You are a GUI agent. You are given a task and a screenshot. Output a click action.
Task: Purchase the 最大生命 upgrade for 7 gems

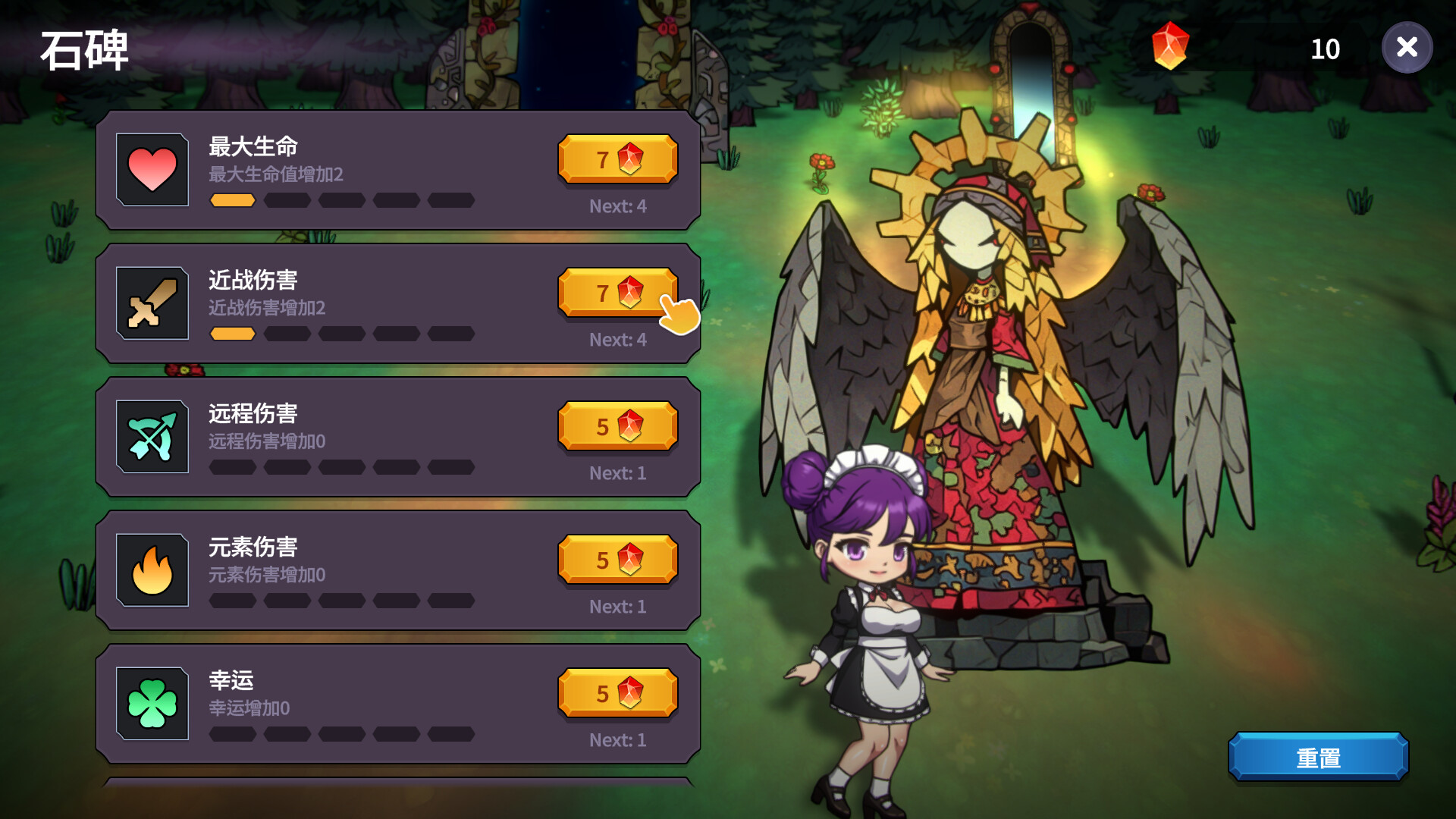[617, 158]
